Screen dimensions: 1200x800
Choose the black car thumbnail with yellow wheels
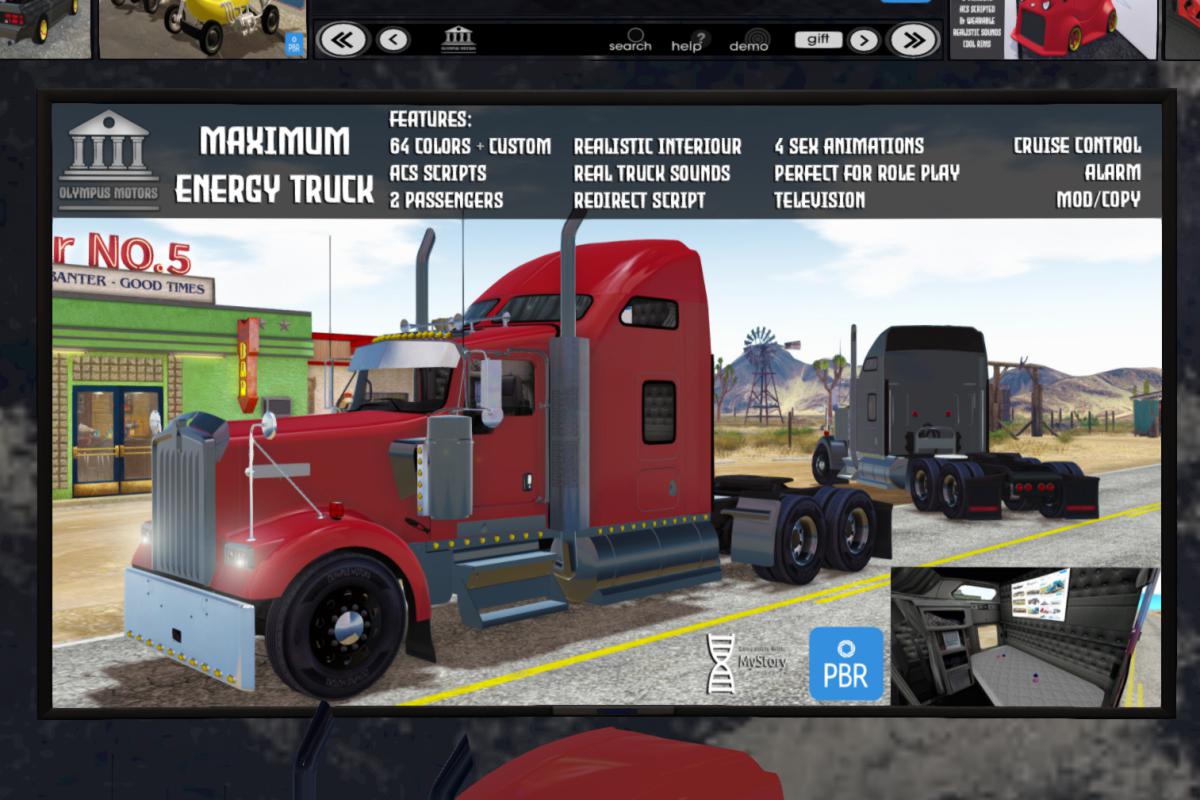coord(40,25)
